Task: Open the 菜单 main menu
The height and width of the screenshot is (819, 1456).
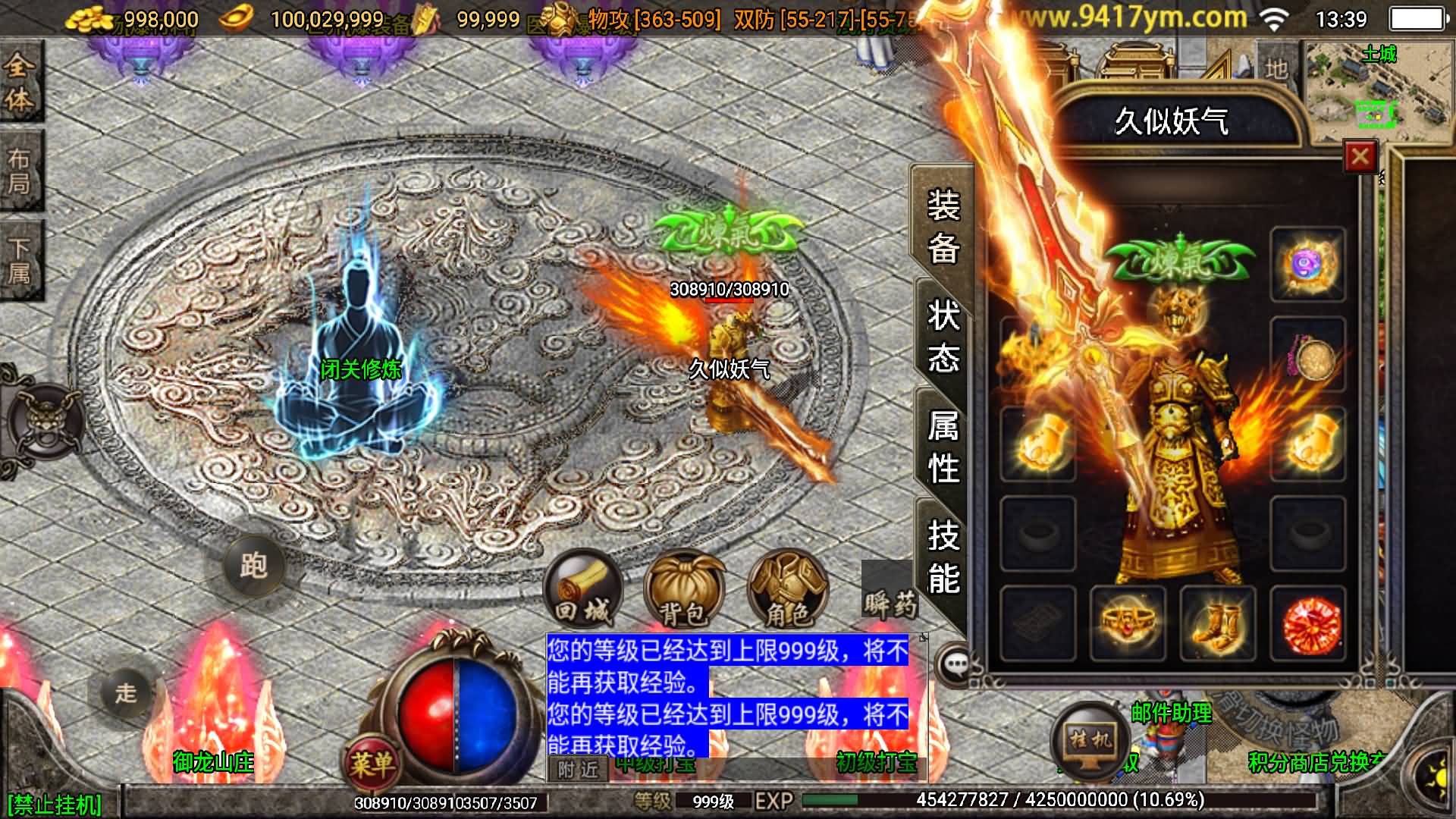Action: 372,762
